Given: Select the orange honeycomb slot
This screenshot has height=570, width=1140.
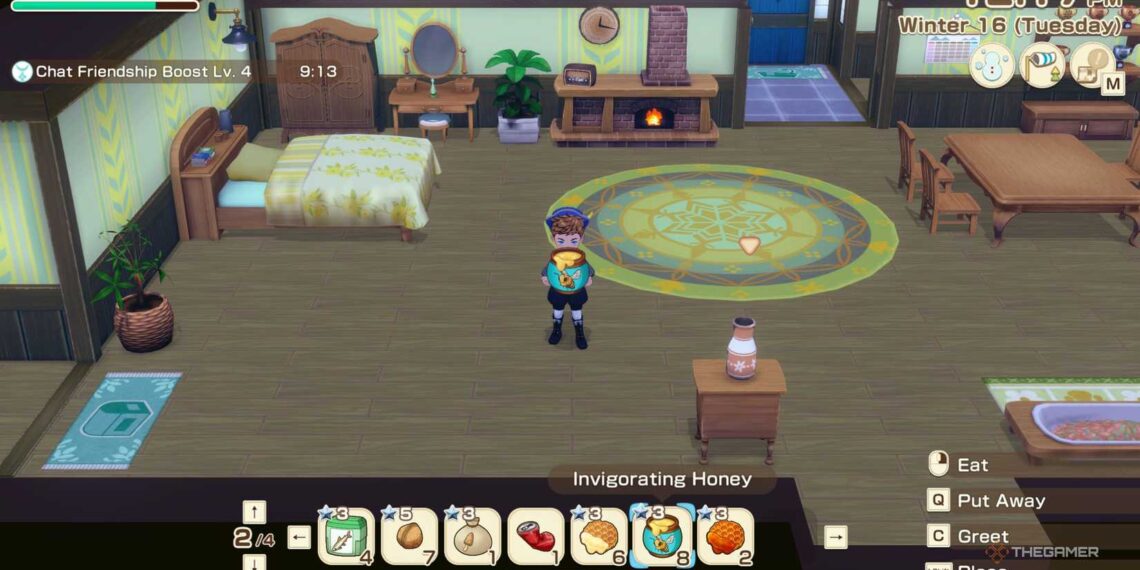Looking at the screenshot, I should point(724,537).
